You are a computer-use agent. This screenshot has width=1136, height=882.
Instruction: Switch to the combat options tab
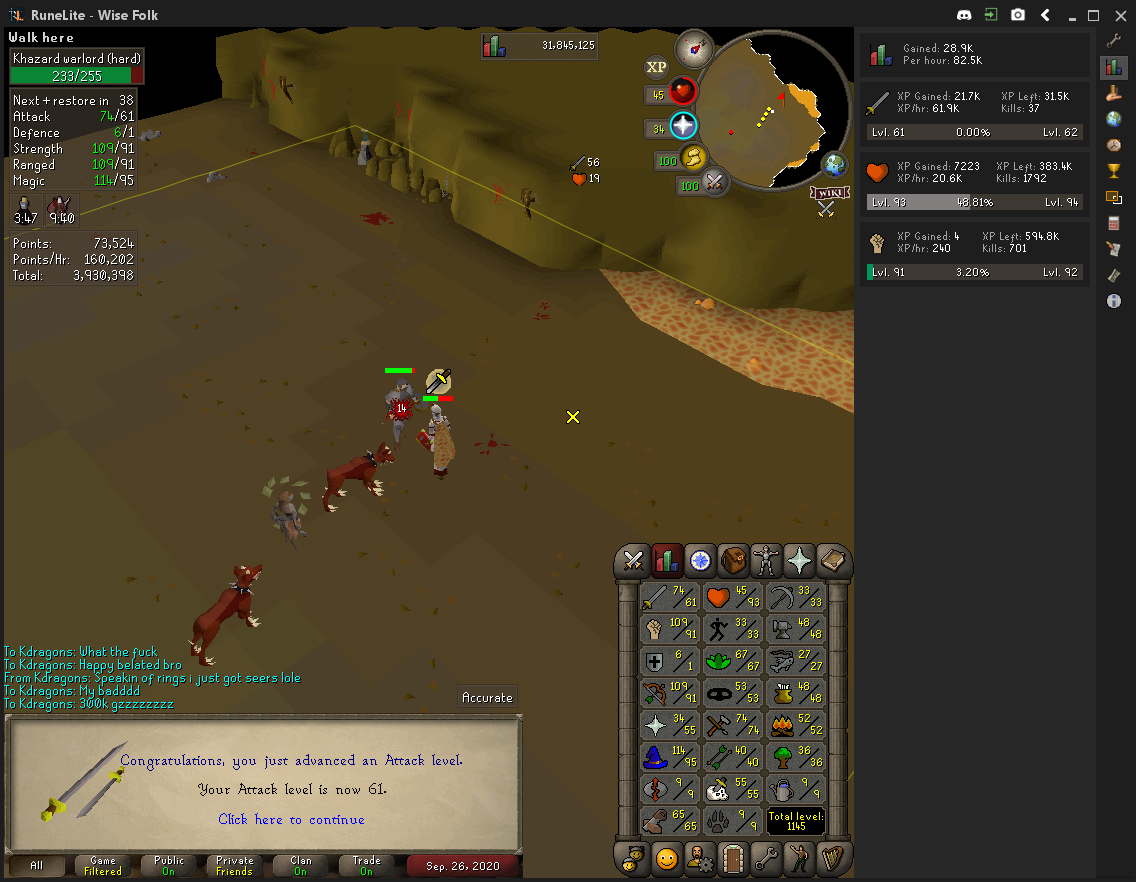point(632,561)
